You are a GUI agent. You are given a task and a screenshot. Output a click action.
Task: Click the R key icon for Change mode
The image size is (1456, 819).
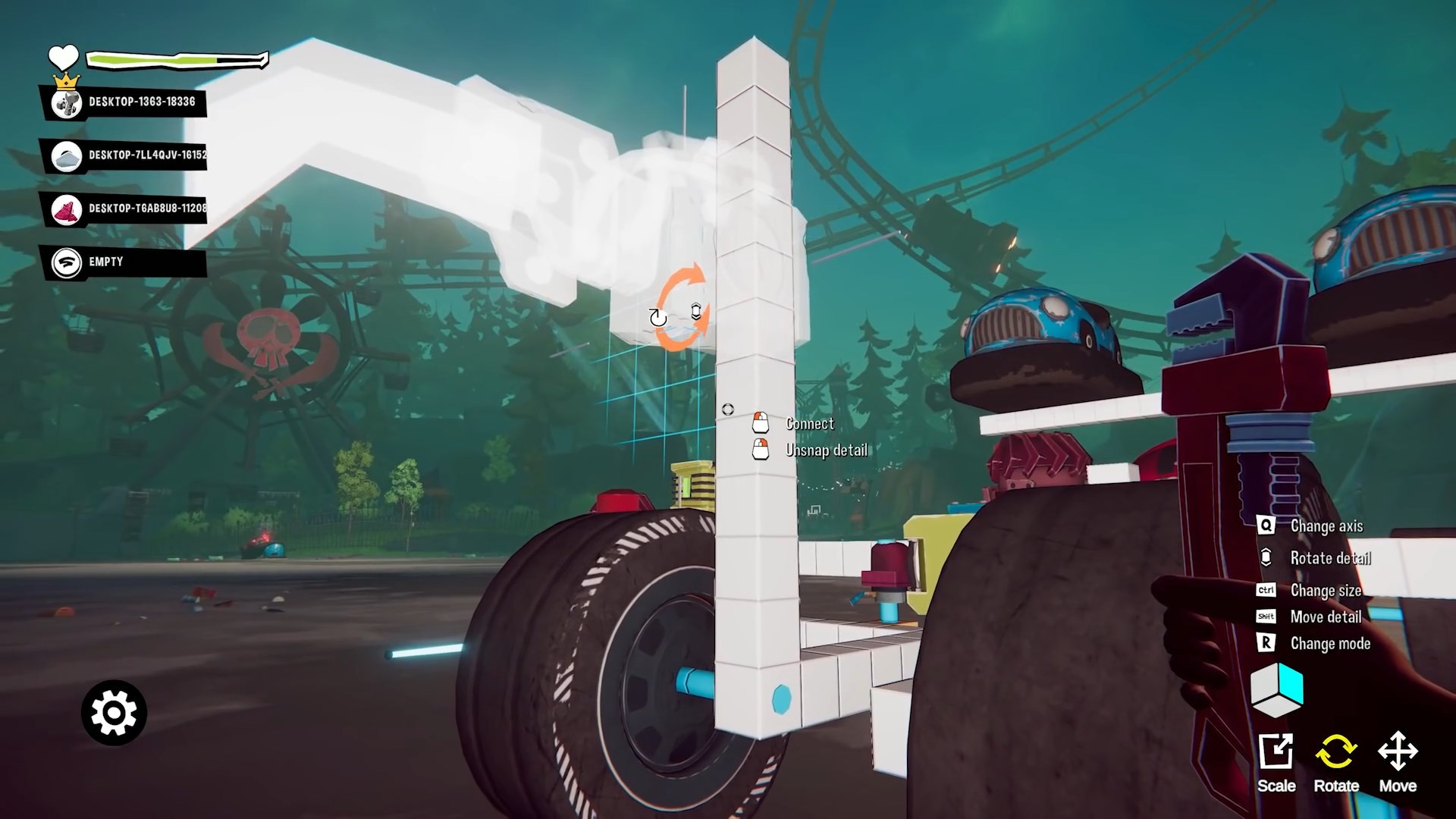pos(1265,643)
